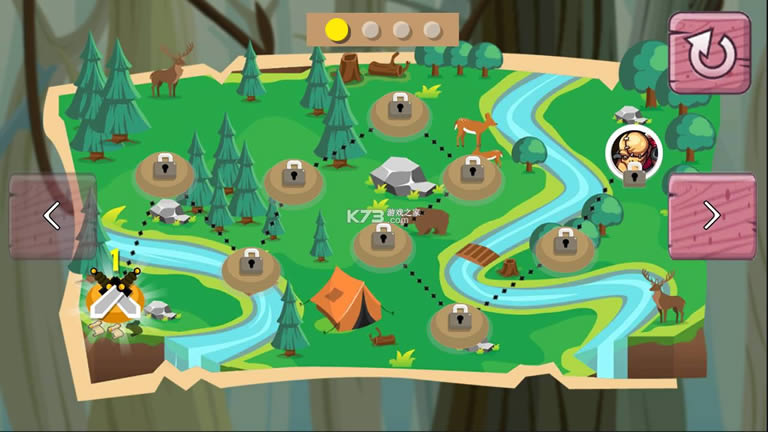Go to the previous map with left arrow

[52, 215]
